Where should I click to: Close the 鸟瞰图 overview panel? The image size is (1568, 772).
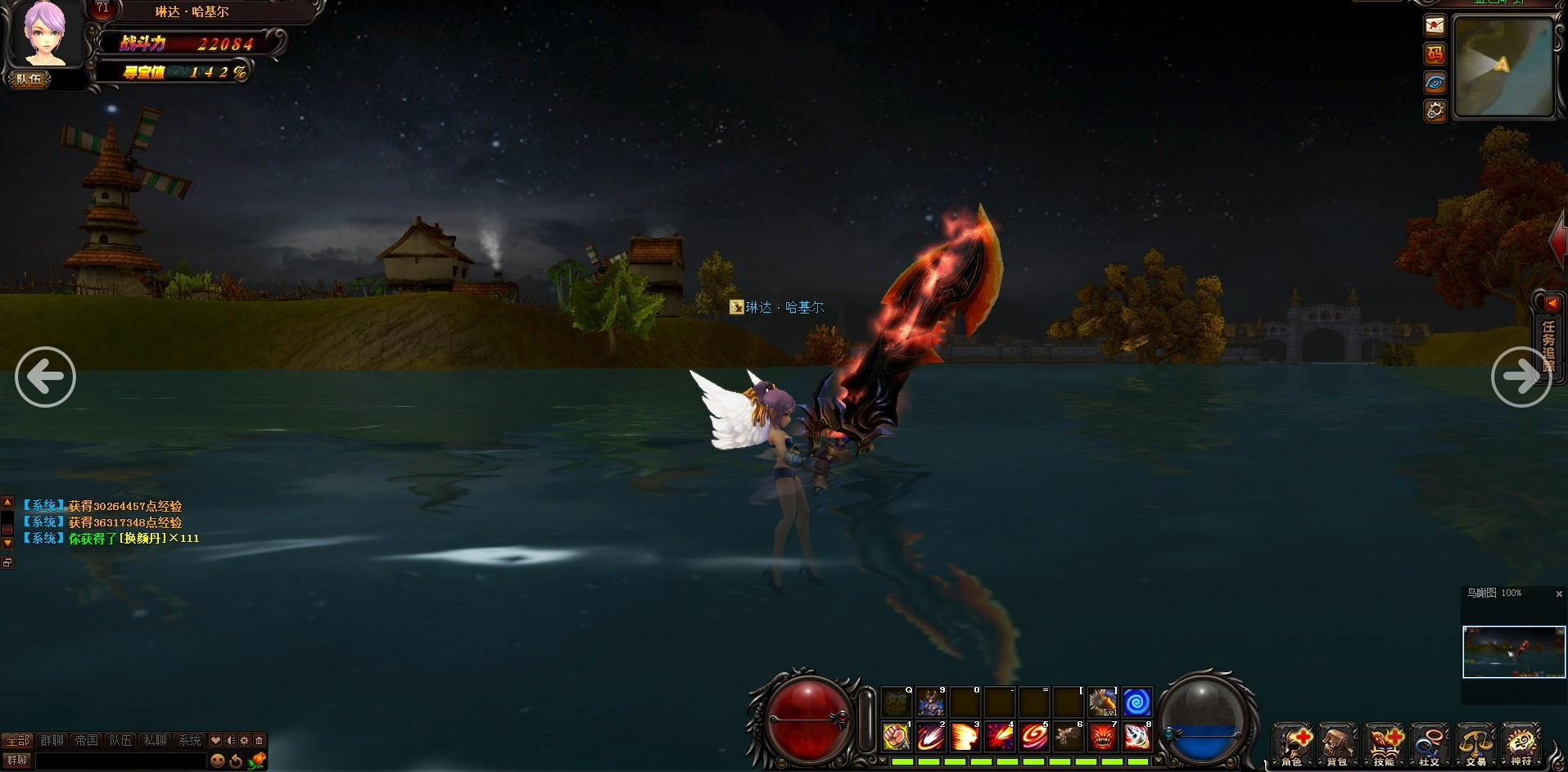pyautogui.click(x=1559, y=594)
